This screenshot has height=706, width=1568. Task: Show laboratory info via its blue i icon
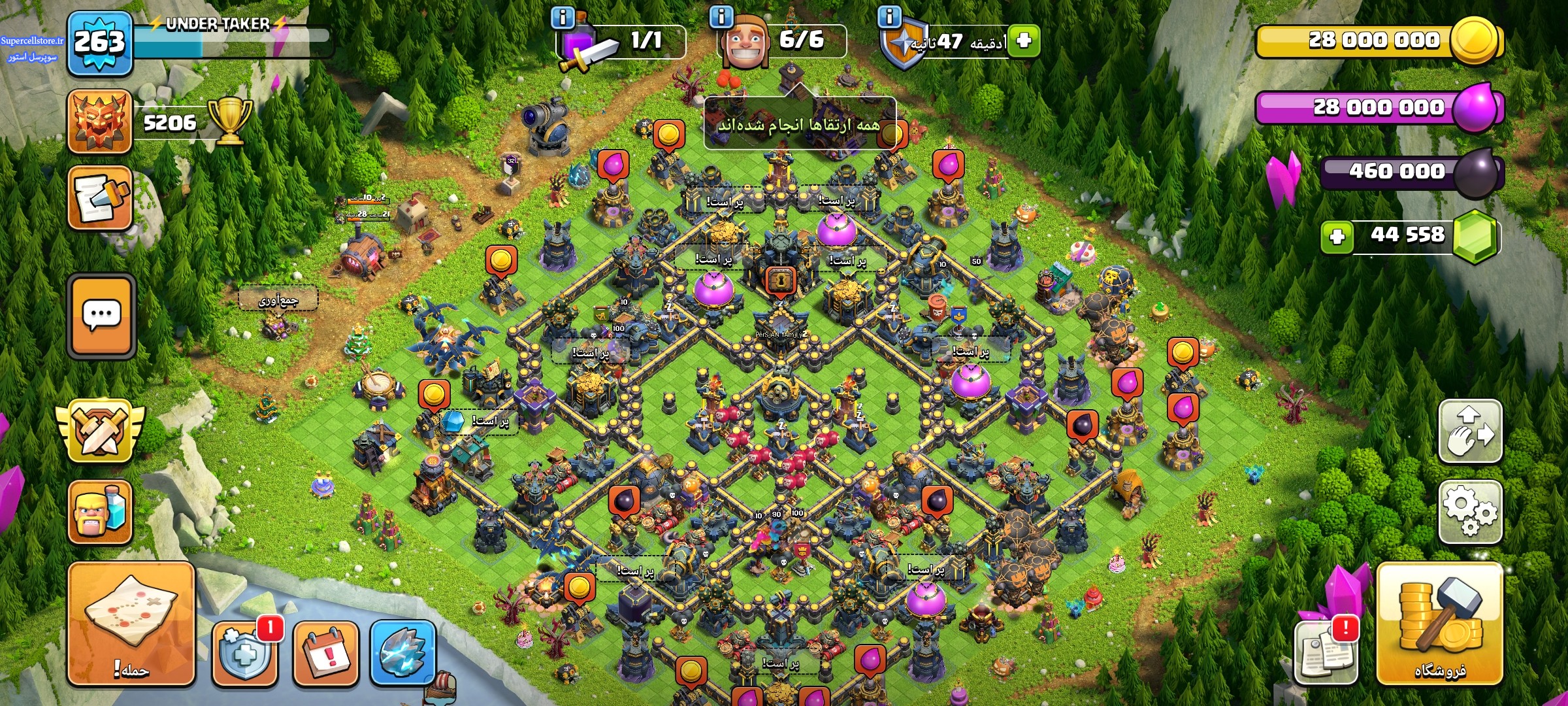coord(563,17)
